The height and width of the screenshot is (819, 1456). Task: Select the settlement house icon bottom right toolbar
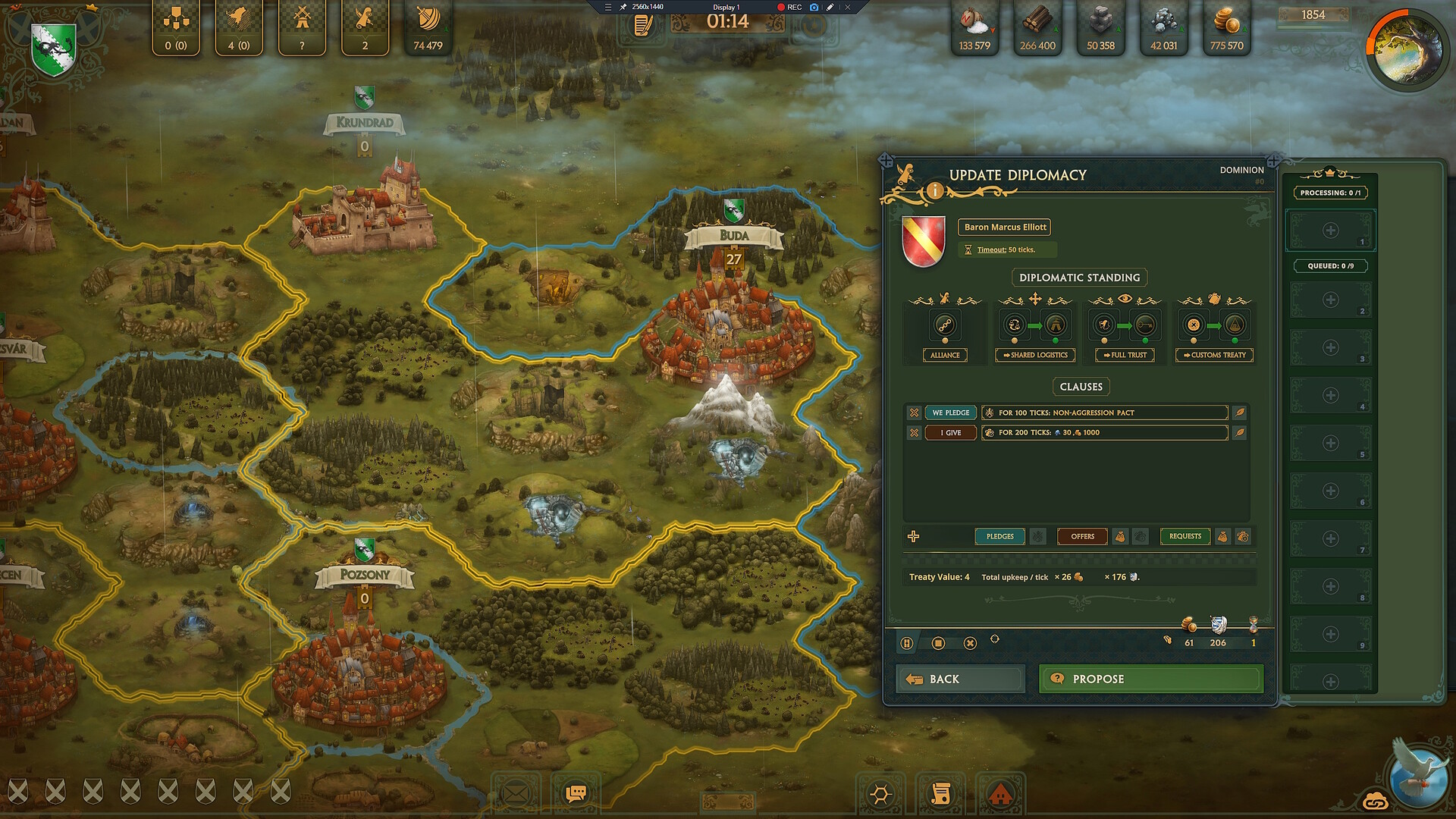click(1000, 794)
